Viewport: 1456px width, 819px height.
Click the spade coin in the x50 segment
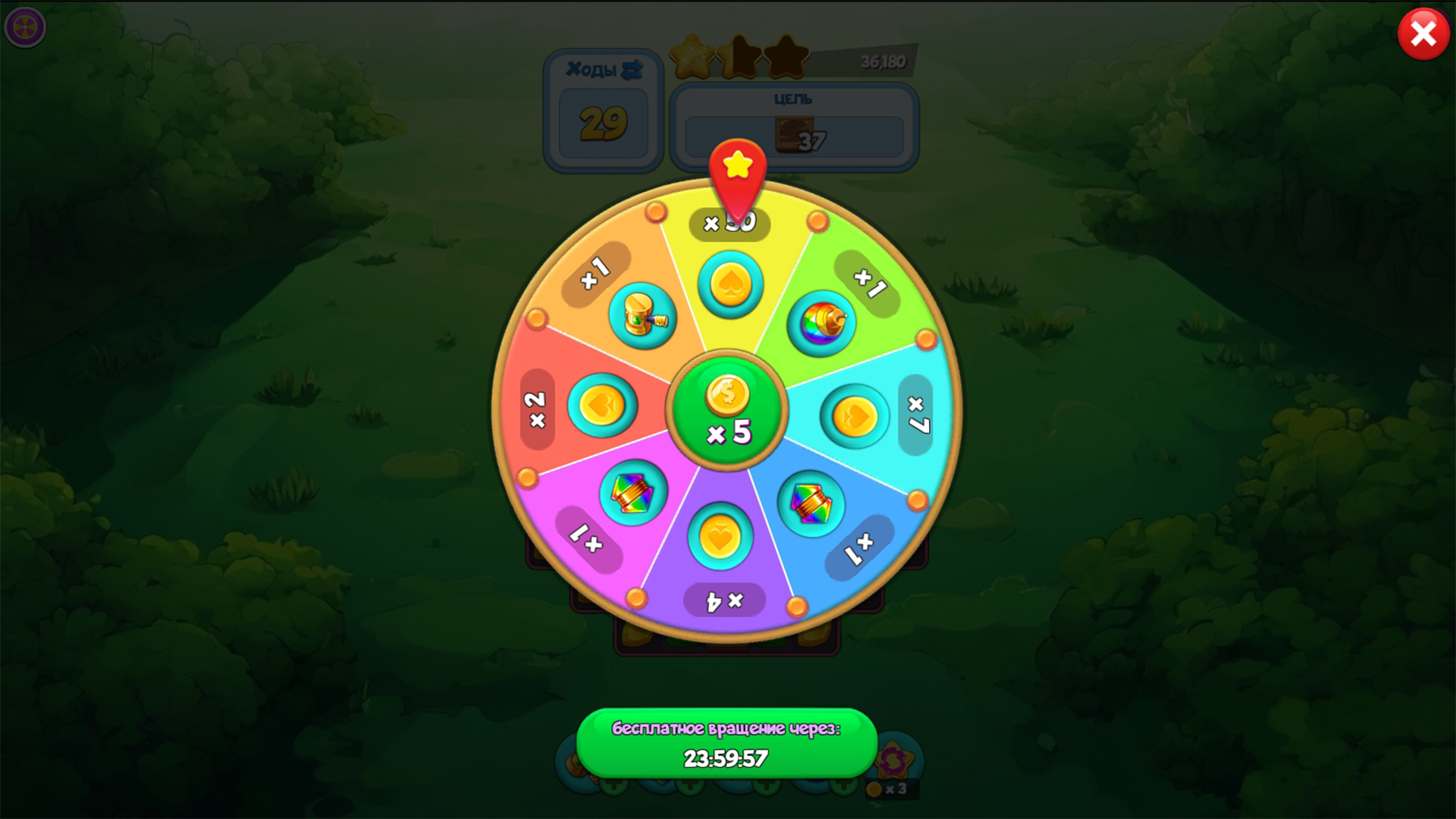pyautogui.click(x=730, y=286)
